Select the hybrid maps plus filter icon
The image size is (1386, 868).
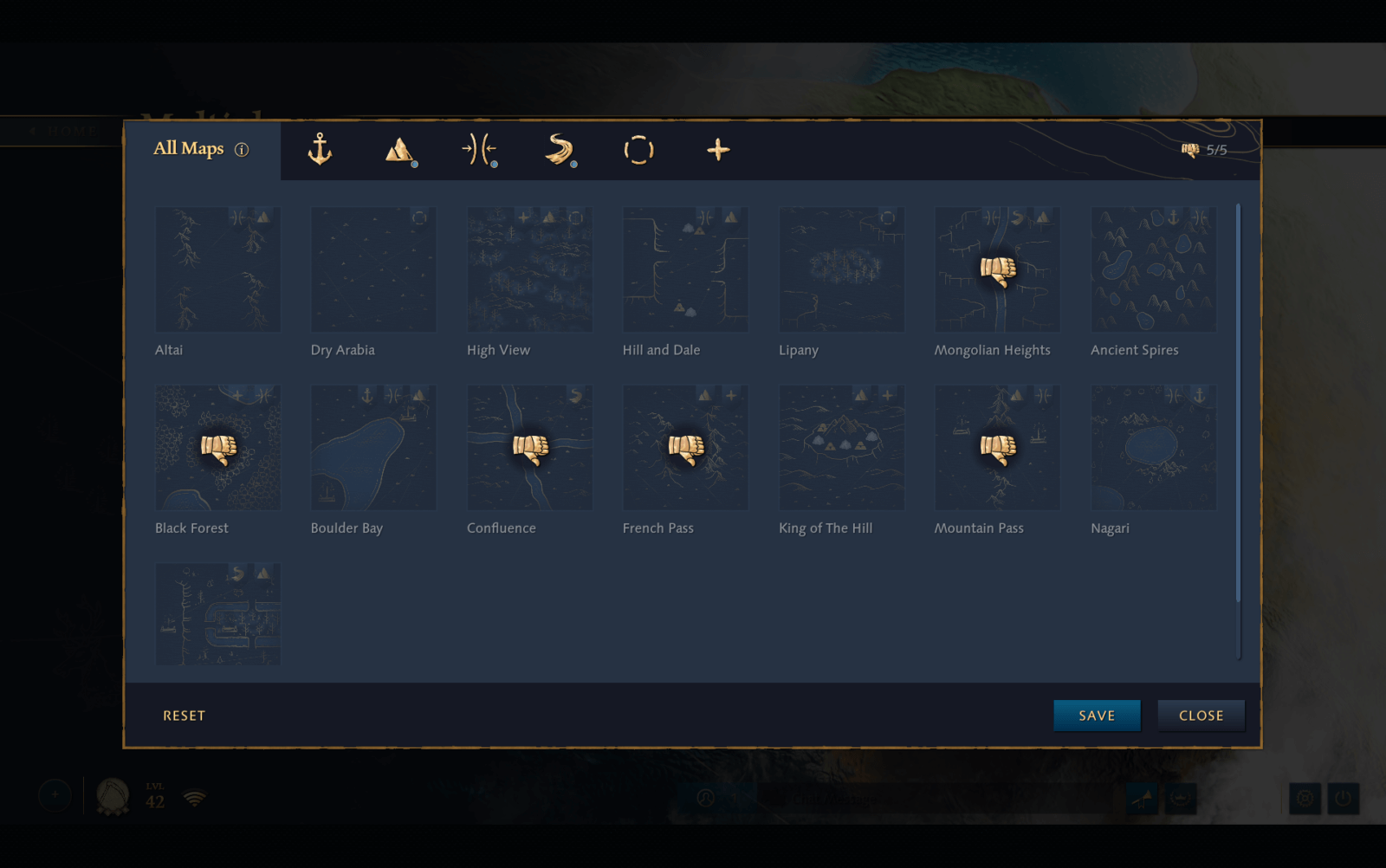pyautogui.click(x=718, y=149)
